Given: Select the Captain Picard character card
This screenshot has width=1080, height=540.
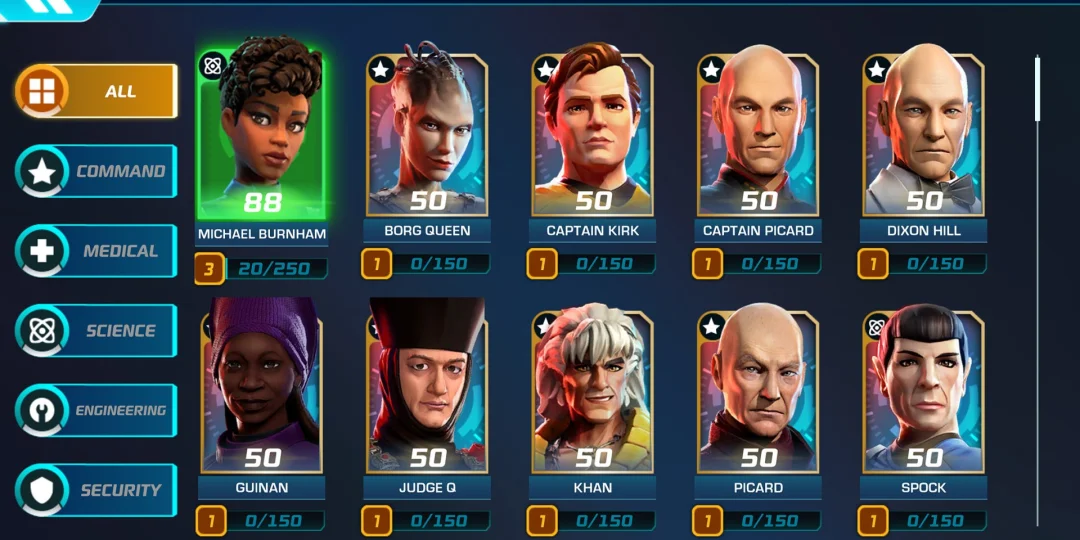Looking at the screenshot, I should 758,135.
